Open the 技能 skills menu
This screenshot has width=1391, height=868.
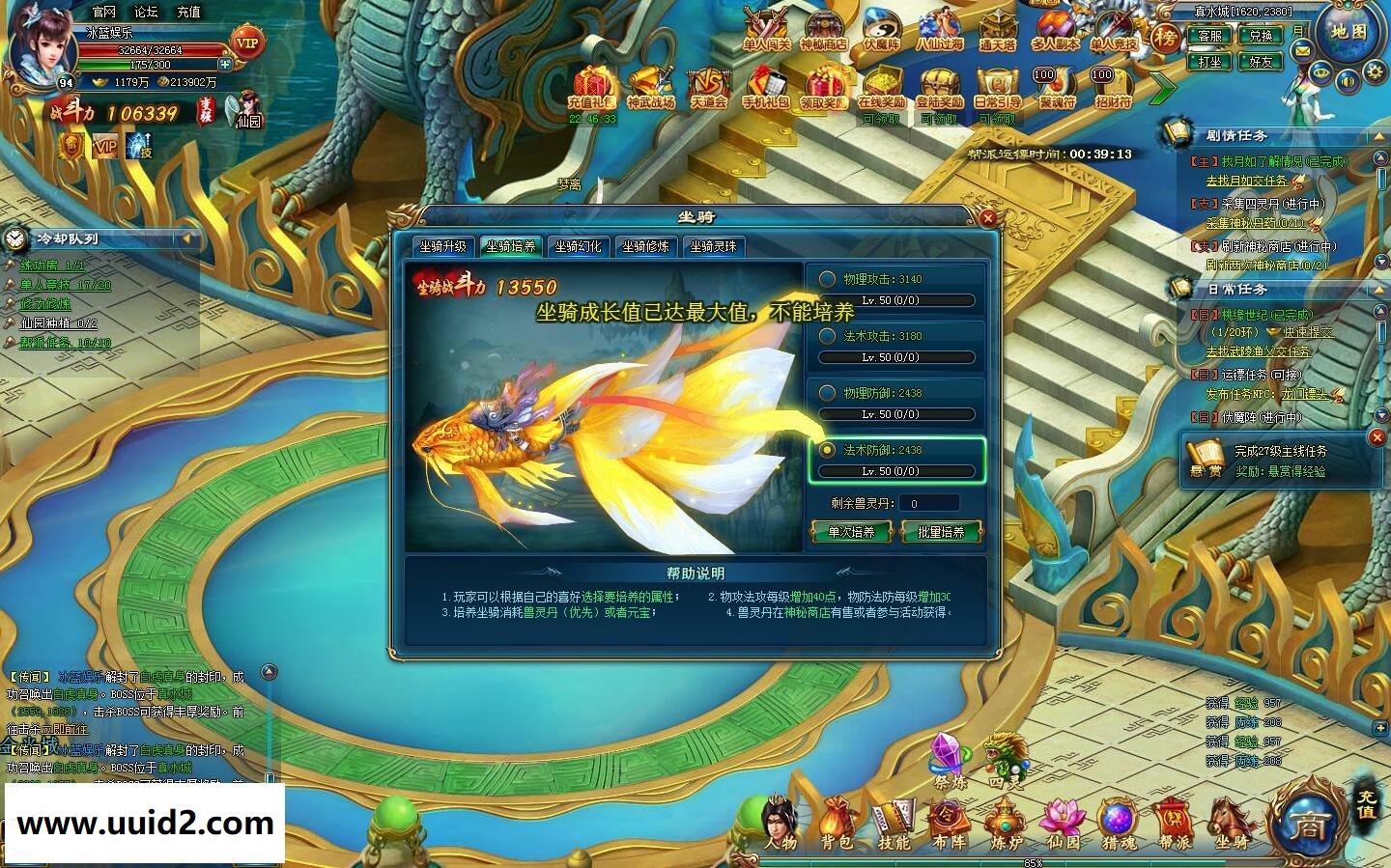point(894,826)
